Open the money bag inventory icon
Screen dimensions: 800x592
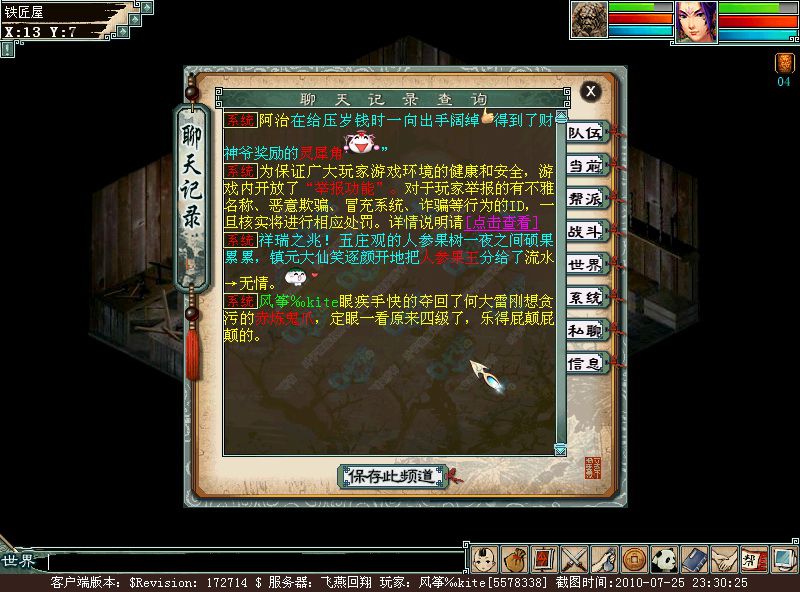click(514, 559)
